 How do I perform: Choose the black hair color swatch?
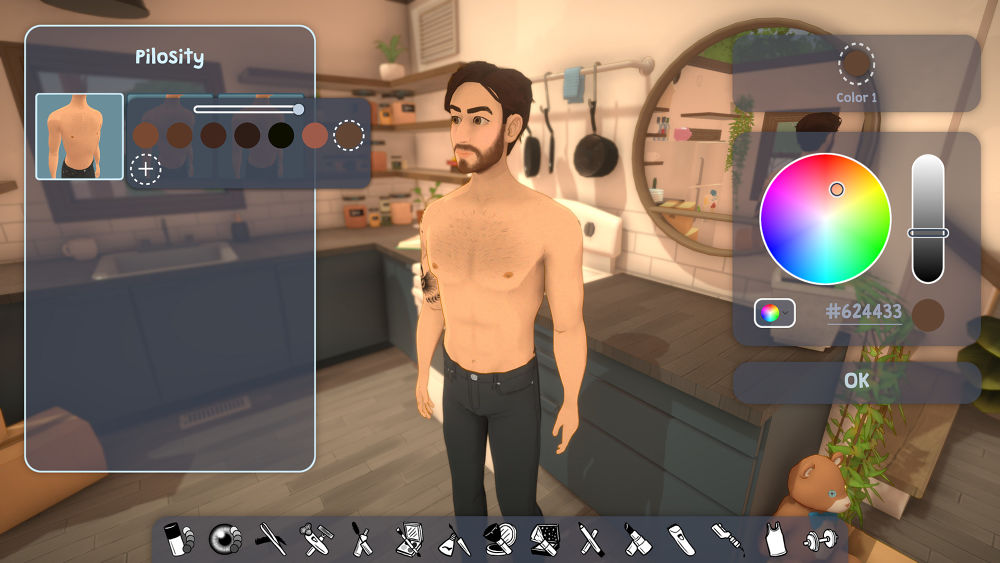pyautogui.click(x=281, y=135)
